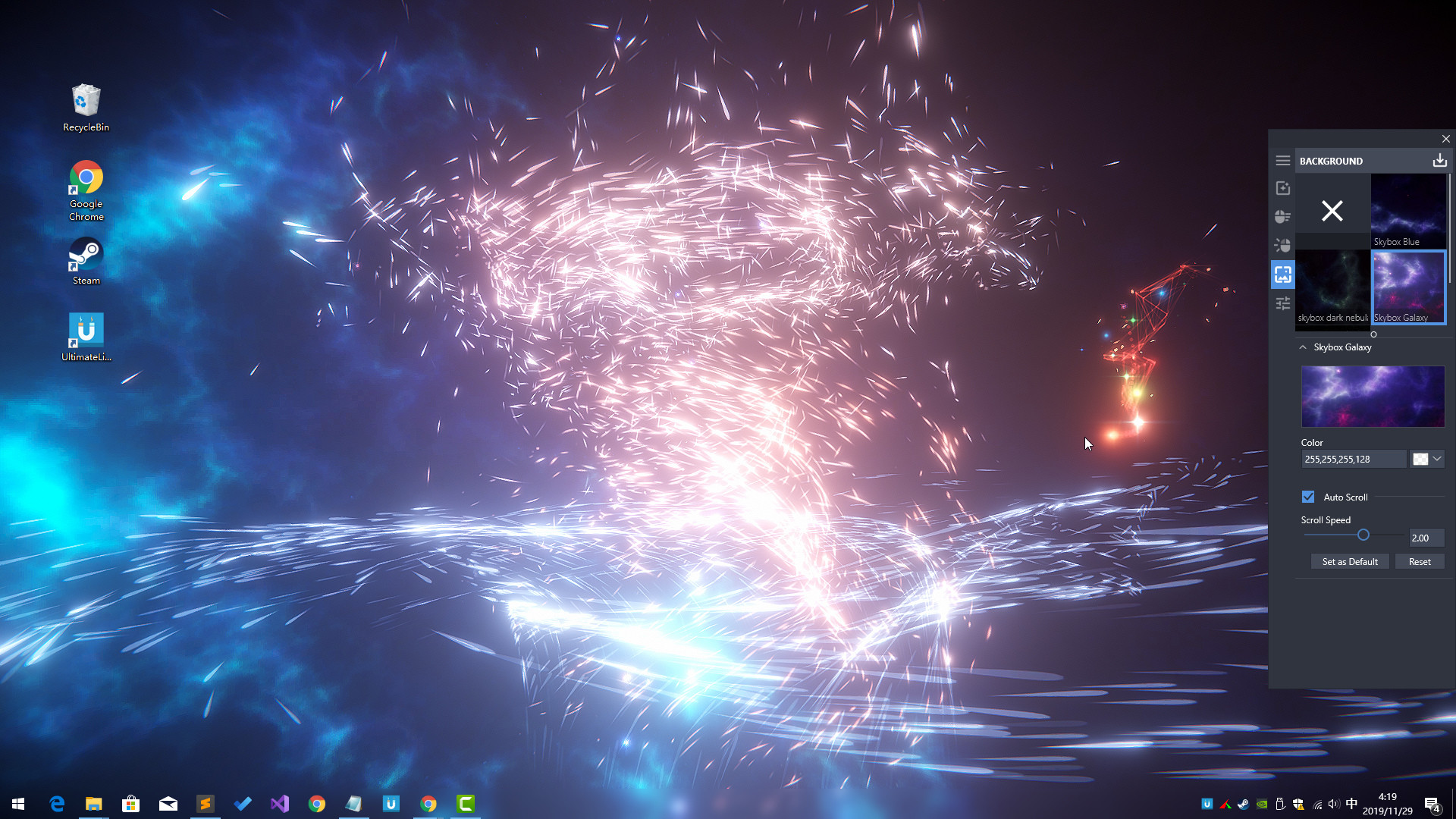Screen dimensions: 1456x819
Task: Click the X thumbnail to clear background
Action: click(1332, 212)
